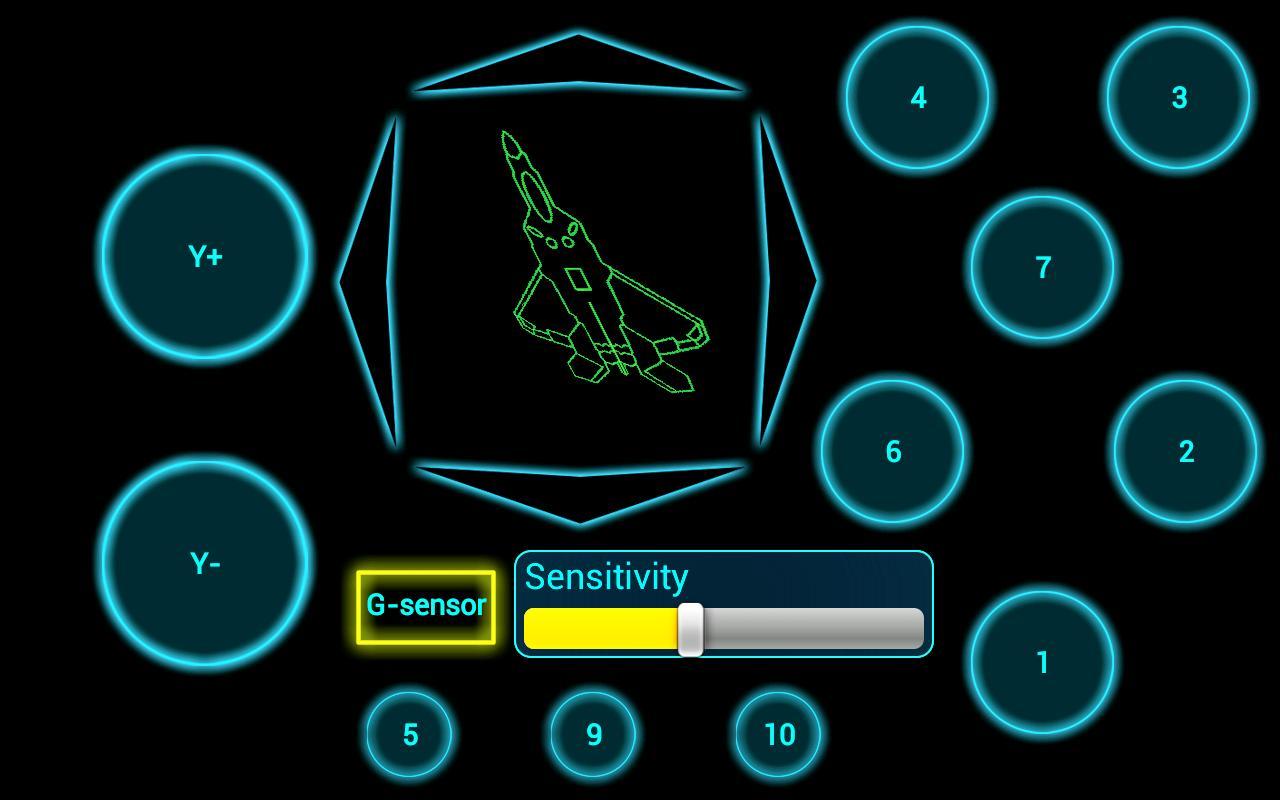The height and width of the screenshot is (800, 1280).
Task: Activate channel button 5
Action: (x=409, y=734)
